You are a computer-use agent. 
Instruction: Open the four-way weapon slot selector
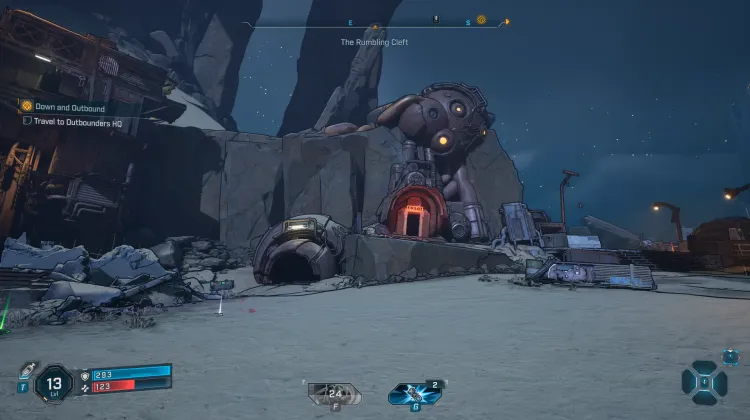[704, 382]
